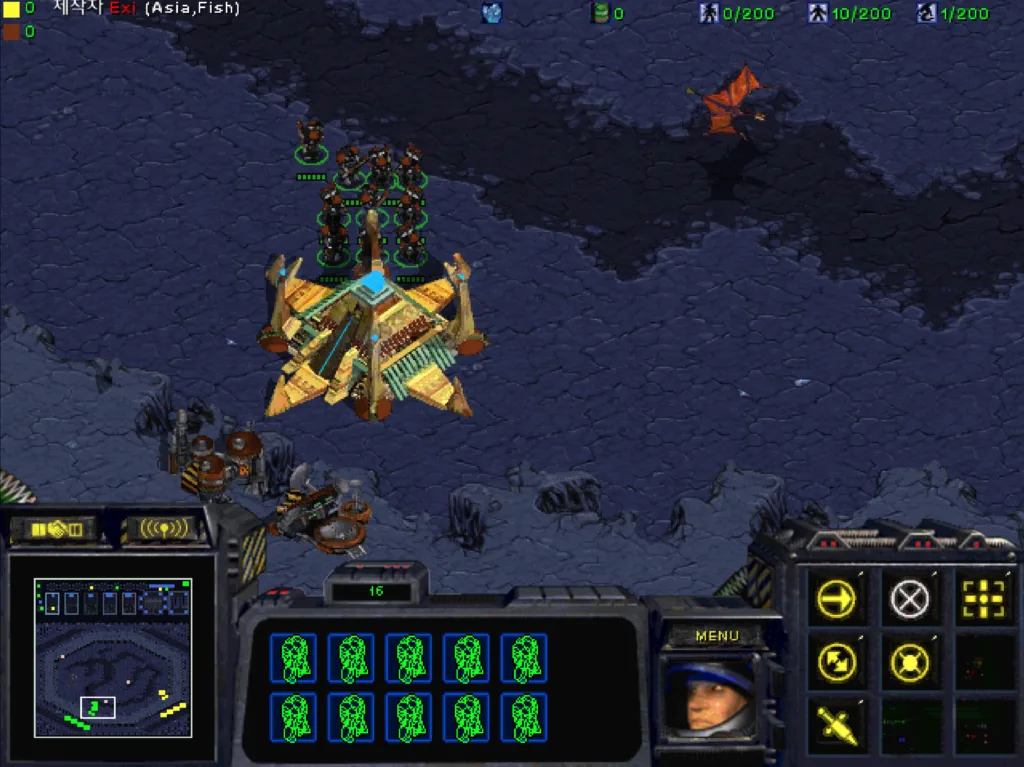Open the game MENU button
Image resolution: width=1024 pixels, height=767 pixels.
(x=716, y=636)
